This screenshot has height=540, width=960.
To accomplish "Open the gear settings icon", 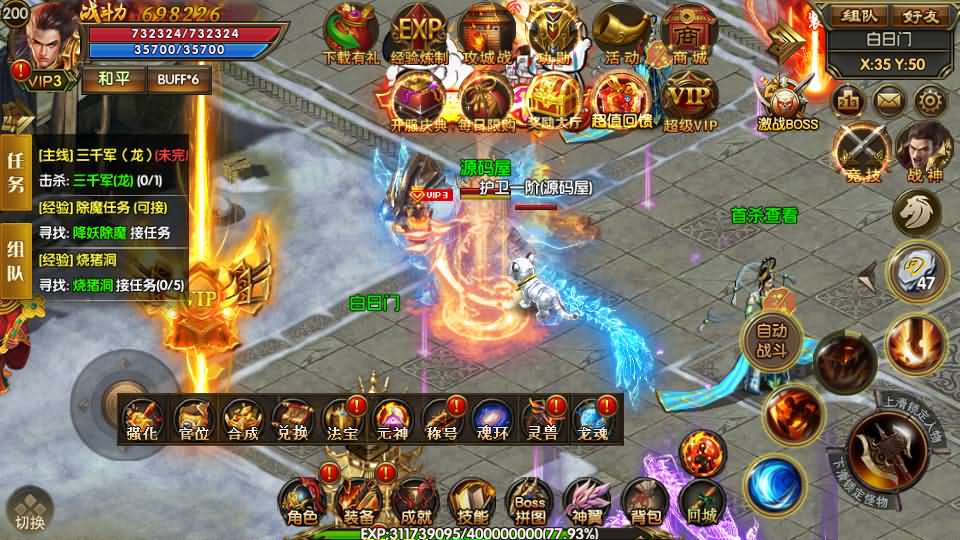I will point(930,100).
